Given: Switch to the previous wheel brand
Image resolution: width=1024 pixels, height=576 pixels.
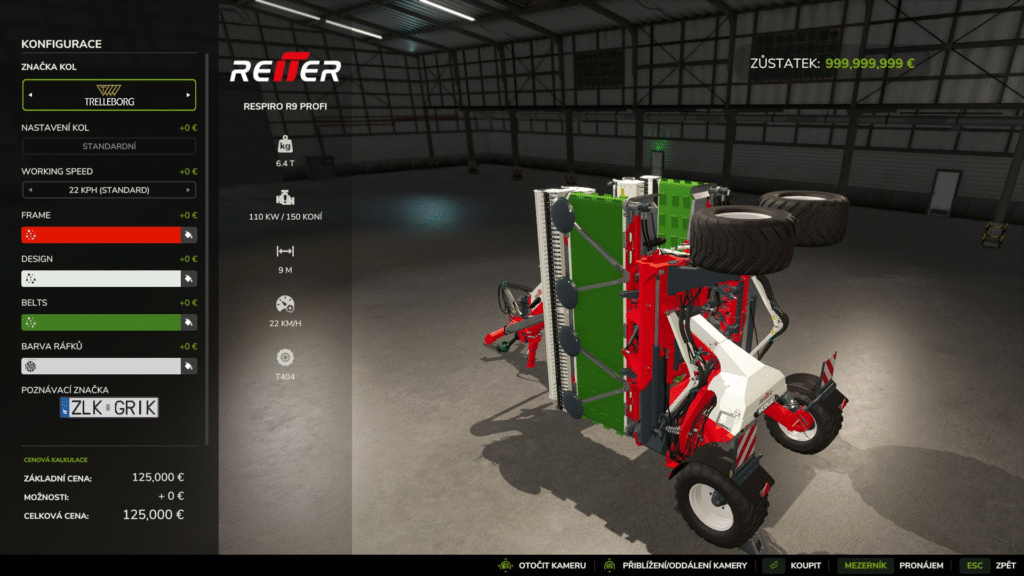Looking at the screenshot, I should (x=29, y=95).
